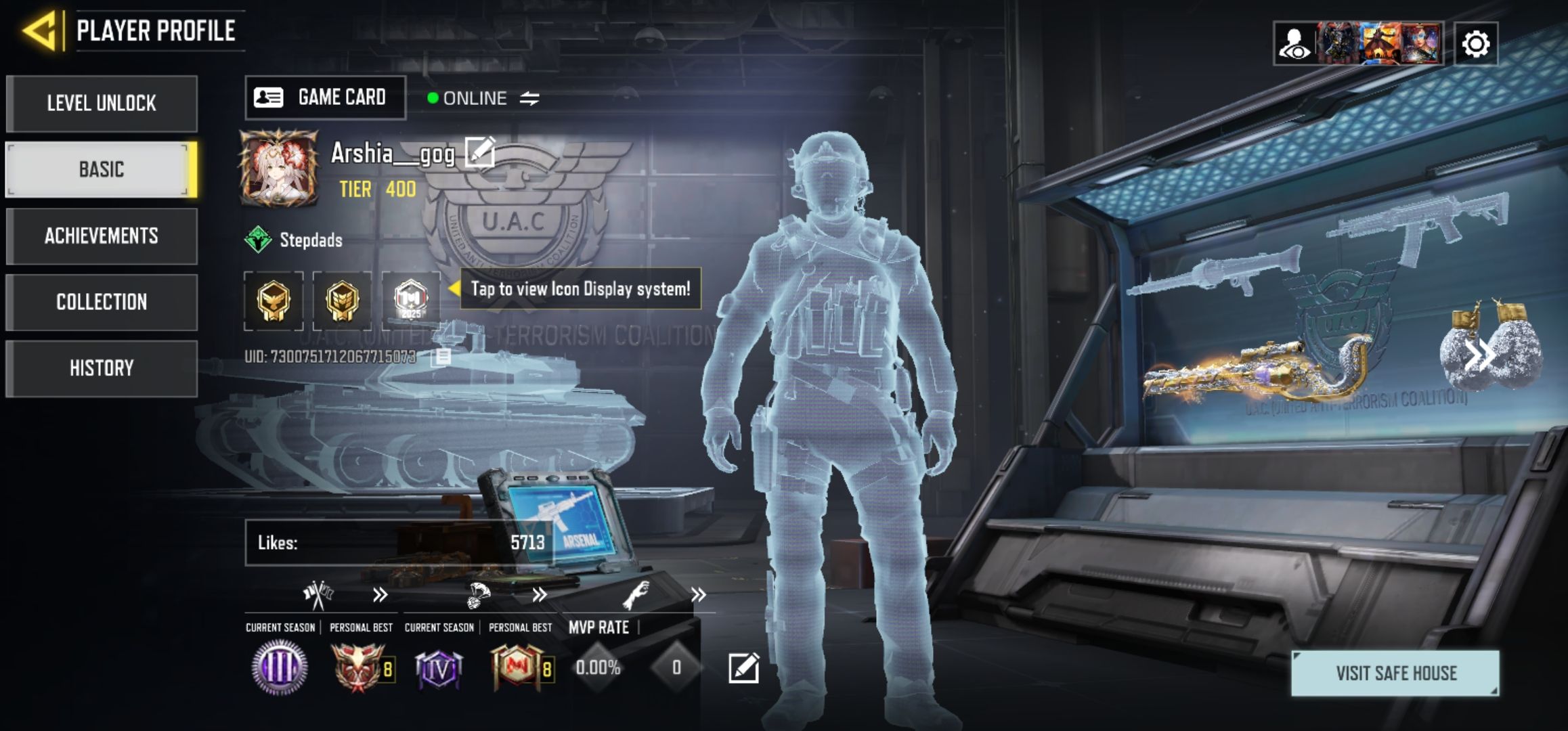Open the Stepdads clan
Viewport: 1568px width, 731px height.
click(x=310, y=240)
